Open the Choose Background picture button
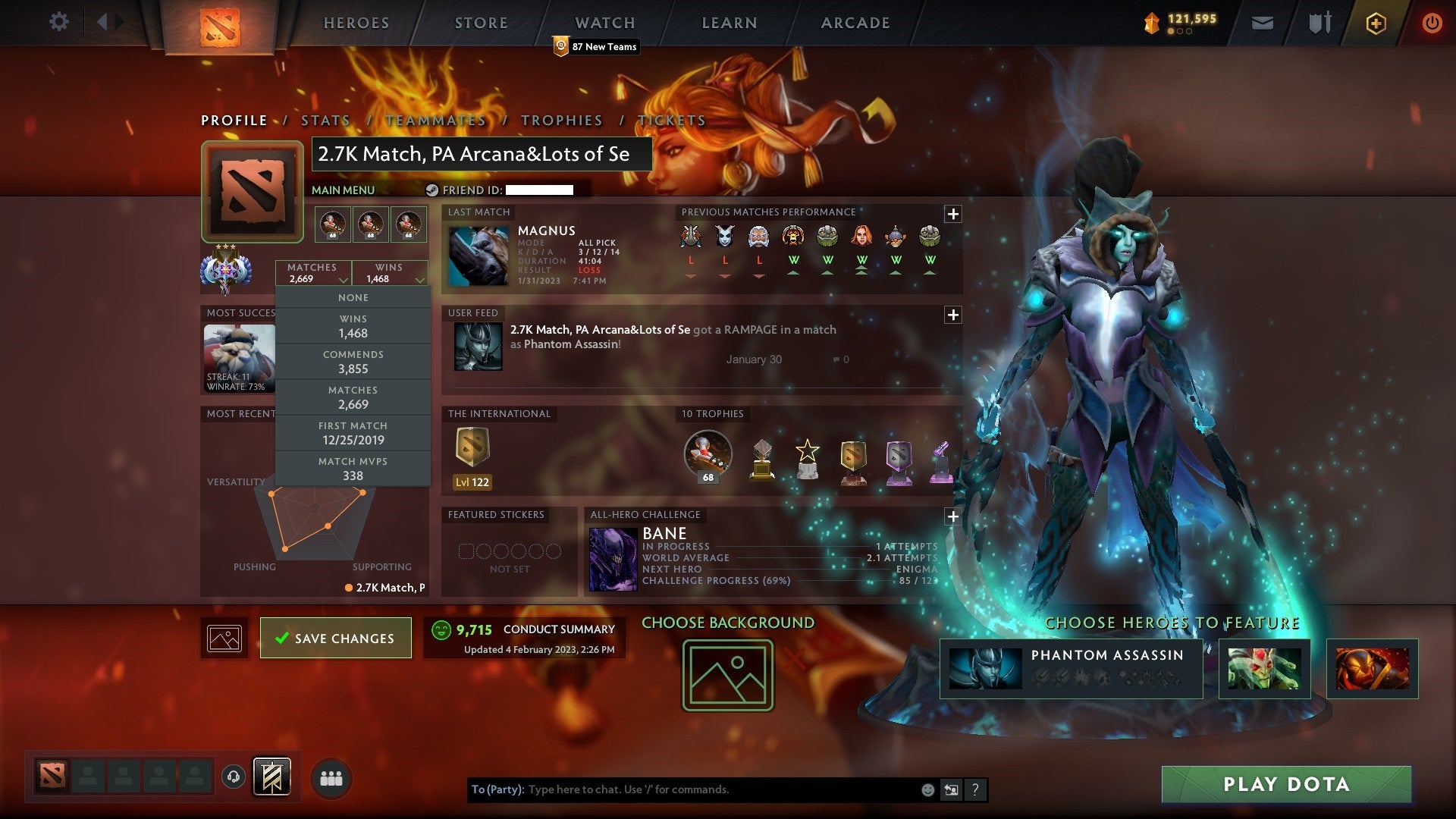Image resolution: width=1456 pixels, height=819 pixels. pyautogui.click(x=727, y=675)
